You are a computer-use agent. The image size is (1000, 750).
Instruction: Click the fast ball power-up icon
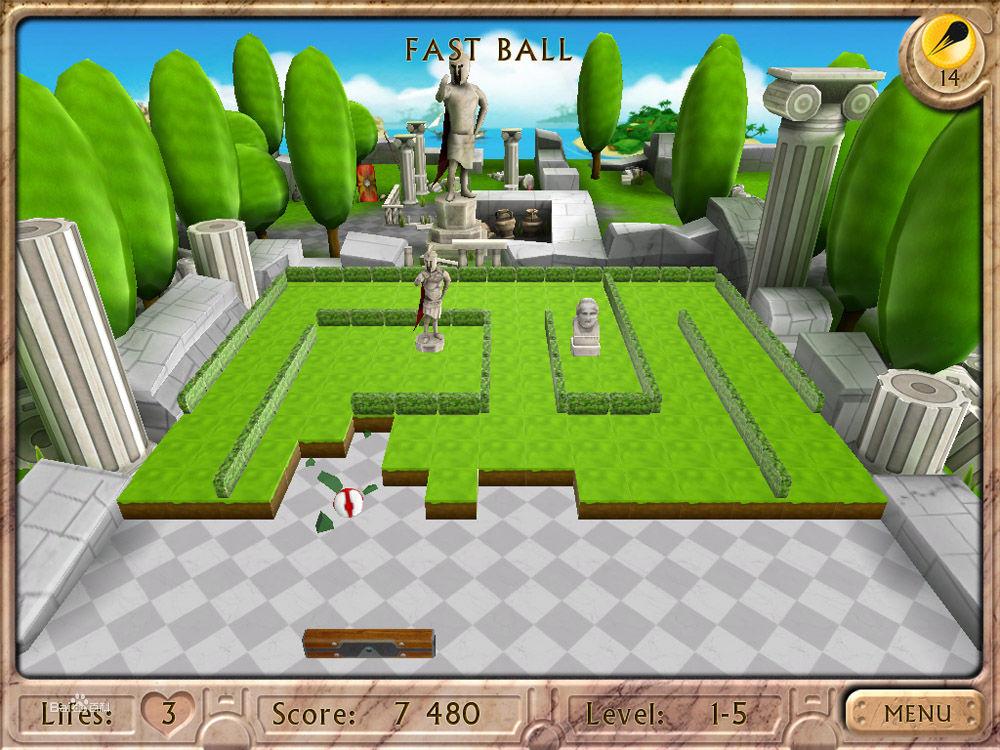click(945, 45)
